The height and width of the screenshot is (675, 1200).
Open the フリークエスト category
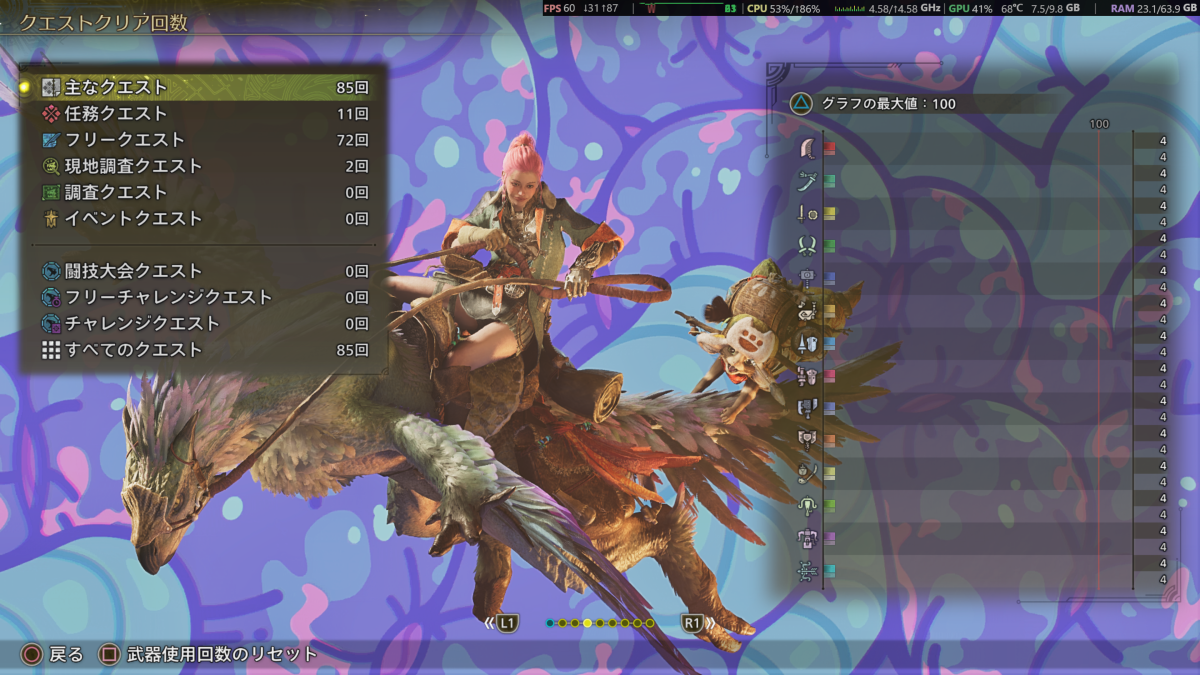[200, 140]
